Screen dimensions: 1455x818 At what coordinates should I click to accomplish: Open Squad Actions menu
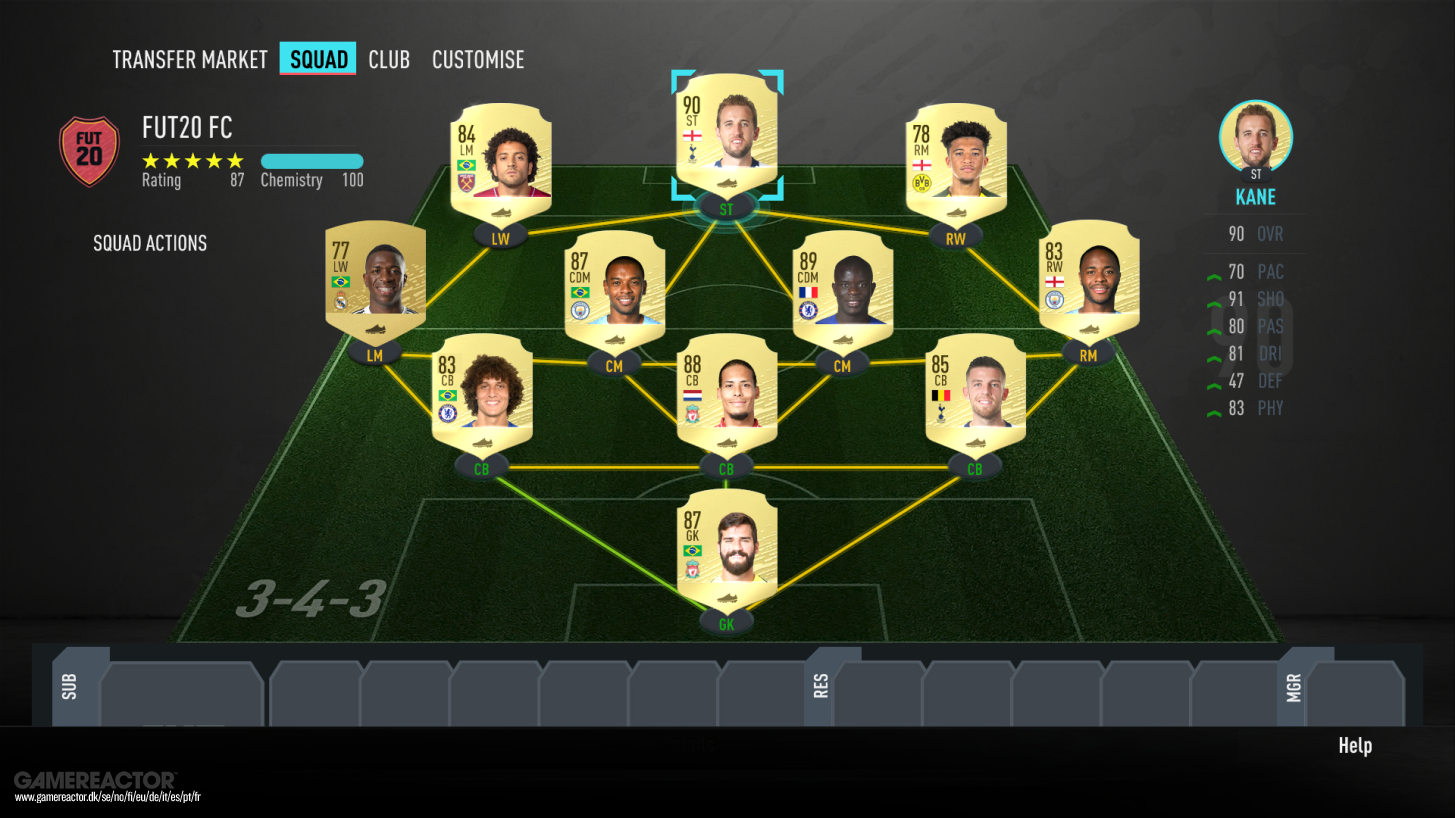[150, 243]
